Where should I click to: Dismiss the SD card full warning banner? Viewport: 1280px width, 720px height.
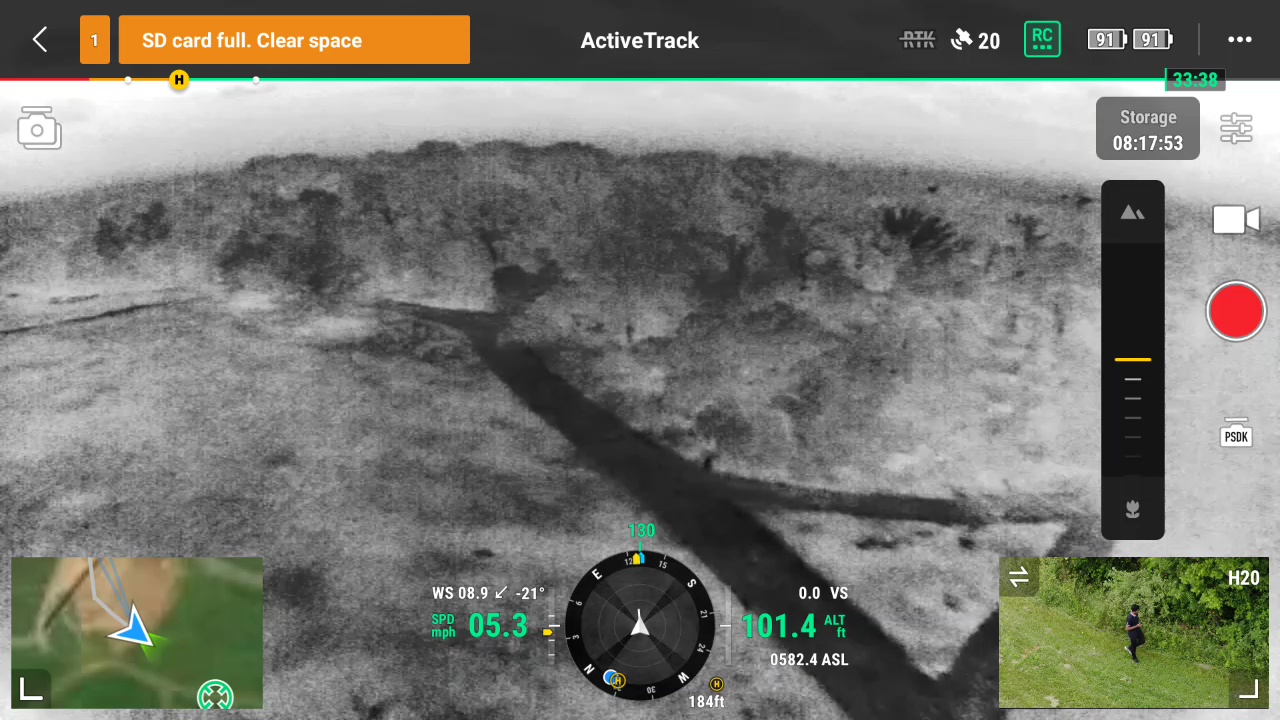(x=294, y=40)
